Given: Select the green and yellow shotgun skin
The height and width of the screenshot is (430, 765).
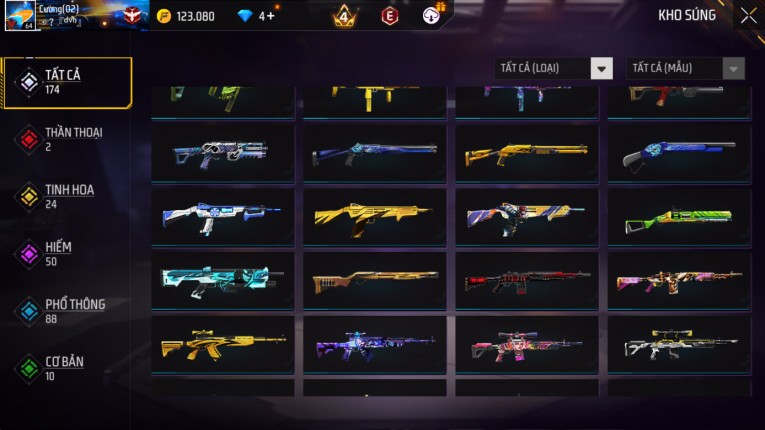Looking at the screenshot, I should 679,217.
